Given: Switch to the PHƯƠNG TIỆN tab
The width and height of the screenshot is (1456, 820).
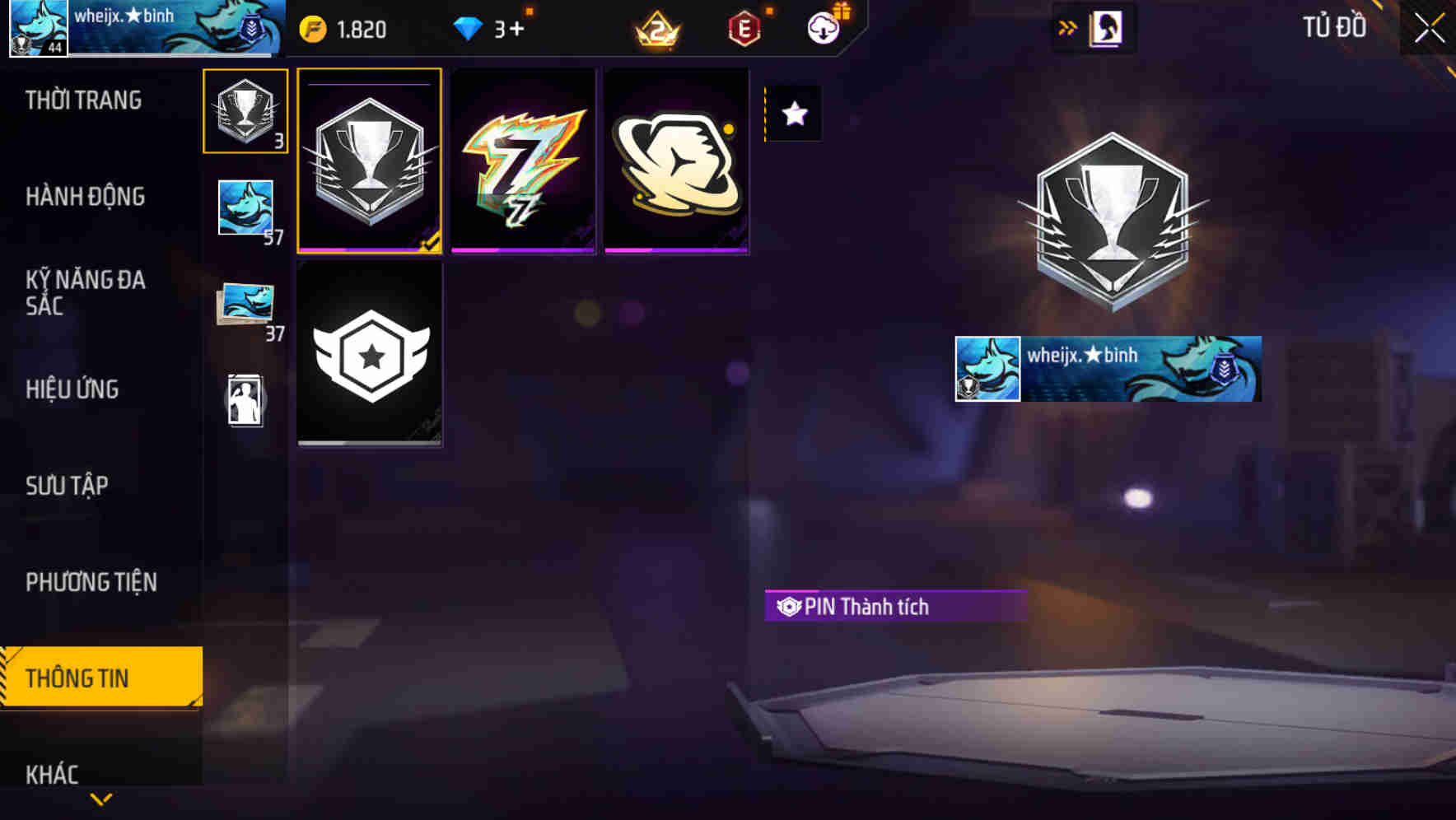Looking at the screenshot, I should coord(91,582).
